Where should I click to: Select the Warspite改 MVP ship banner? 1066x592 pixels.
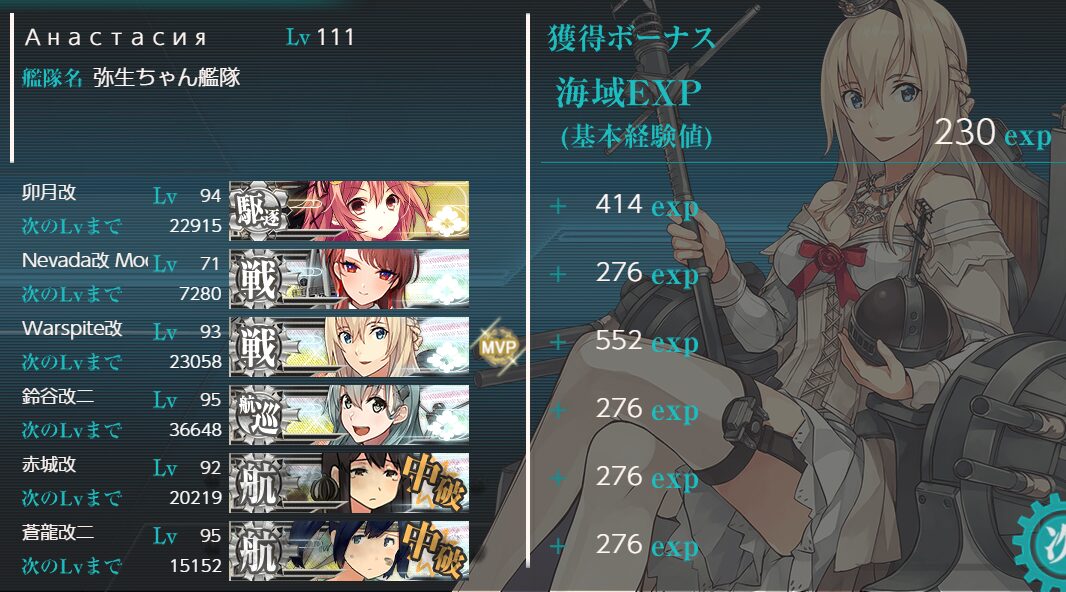click(349, 345)
